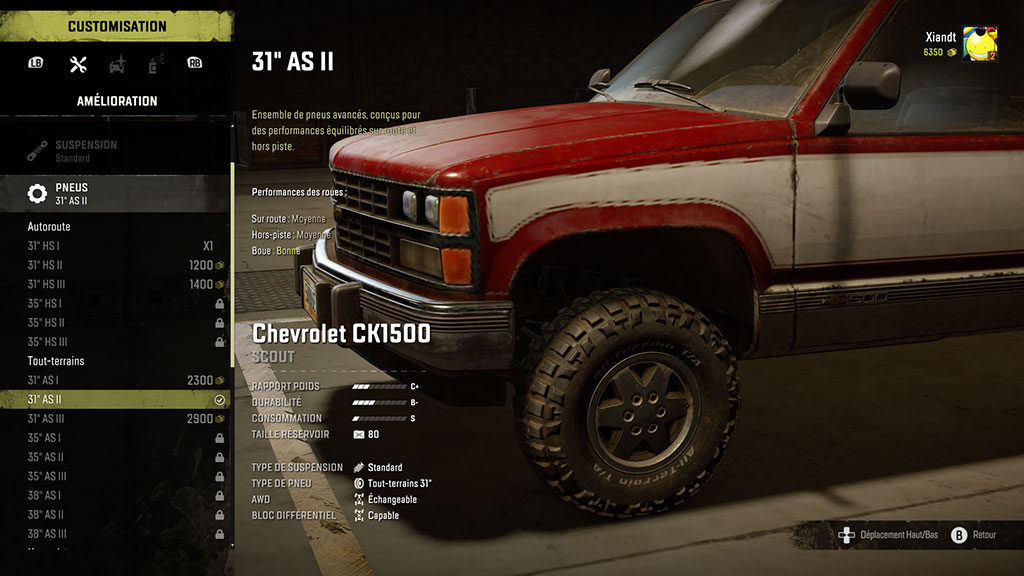Select the locked 35" HS I tires
The height and width of the screenshot is (576, 1024).
[120, 303]
